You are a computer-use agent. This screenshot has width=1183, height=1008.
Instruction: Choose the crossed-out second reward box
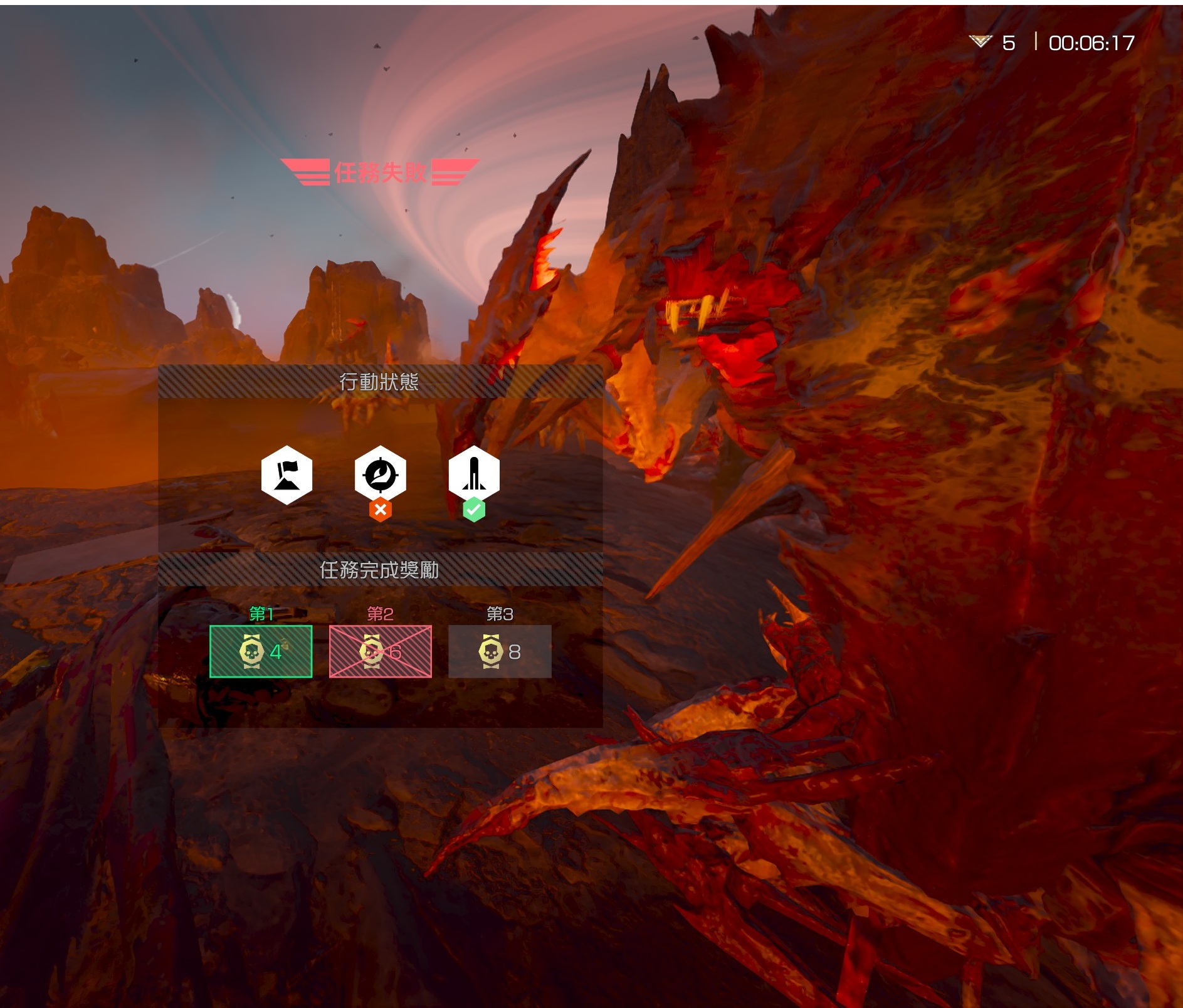click(x=381, y=651)
